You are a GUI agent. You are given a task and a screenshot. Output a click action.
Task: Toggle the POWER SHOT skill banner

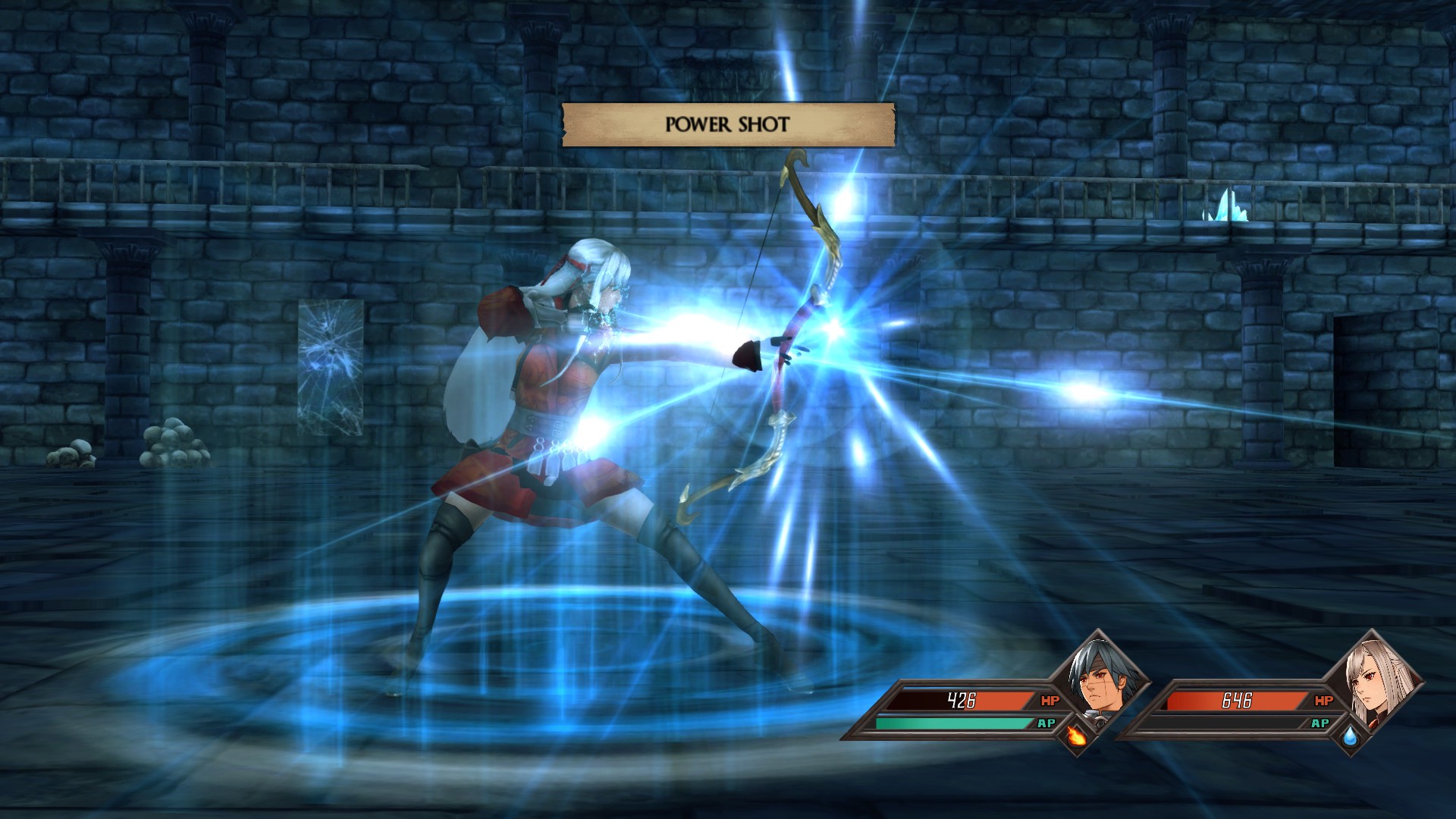point(728,121)
